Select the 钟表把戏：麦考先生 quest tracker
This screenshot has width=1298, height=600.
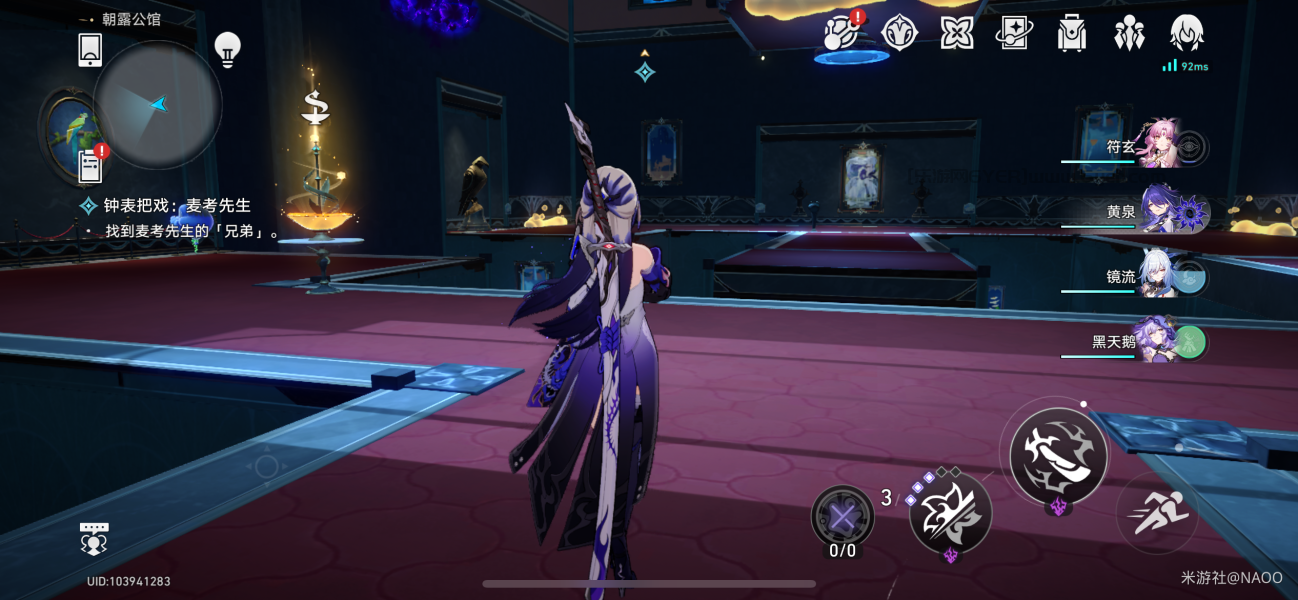coord(177,206)
